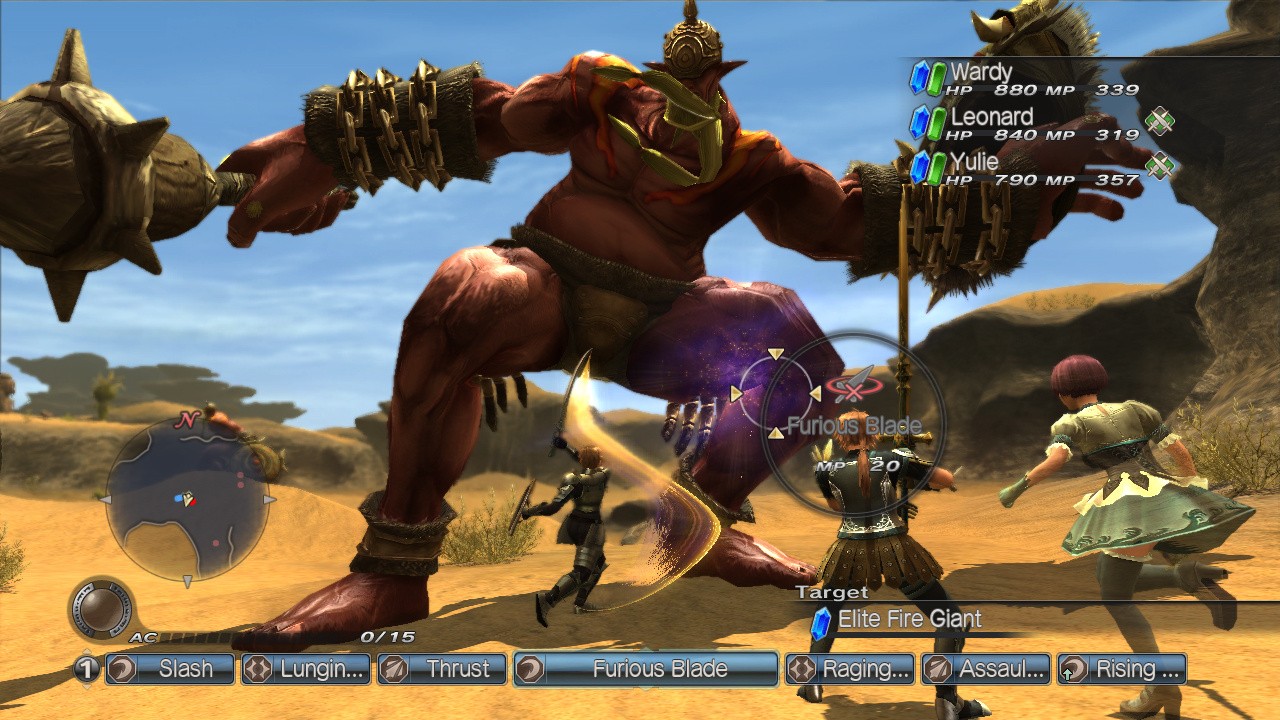Click the circular minimap

click(186, 499)
